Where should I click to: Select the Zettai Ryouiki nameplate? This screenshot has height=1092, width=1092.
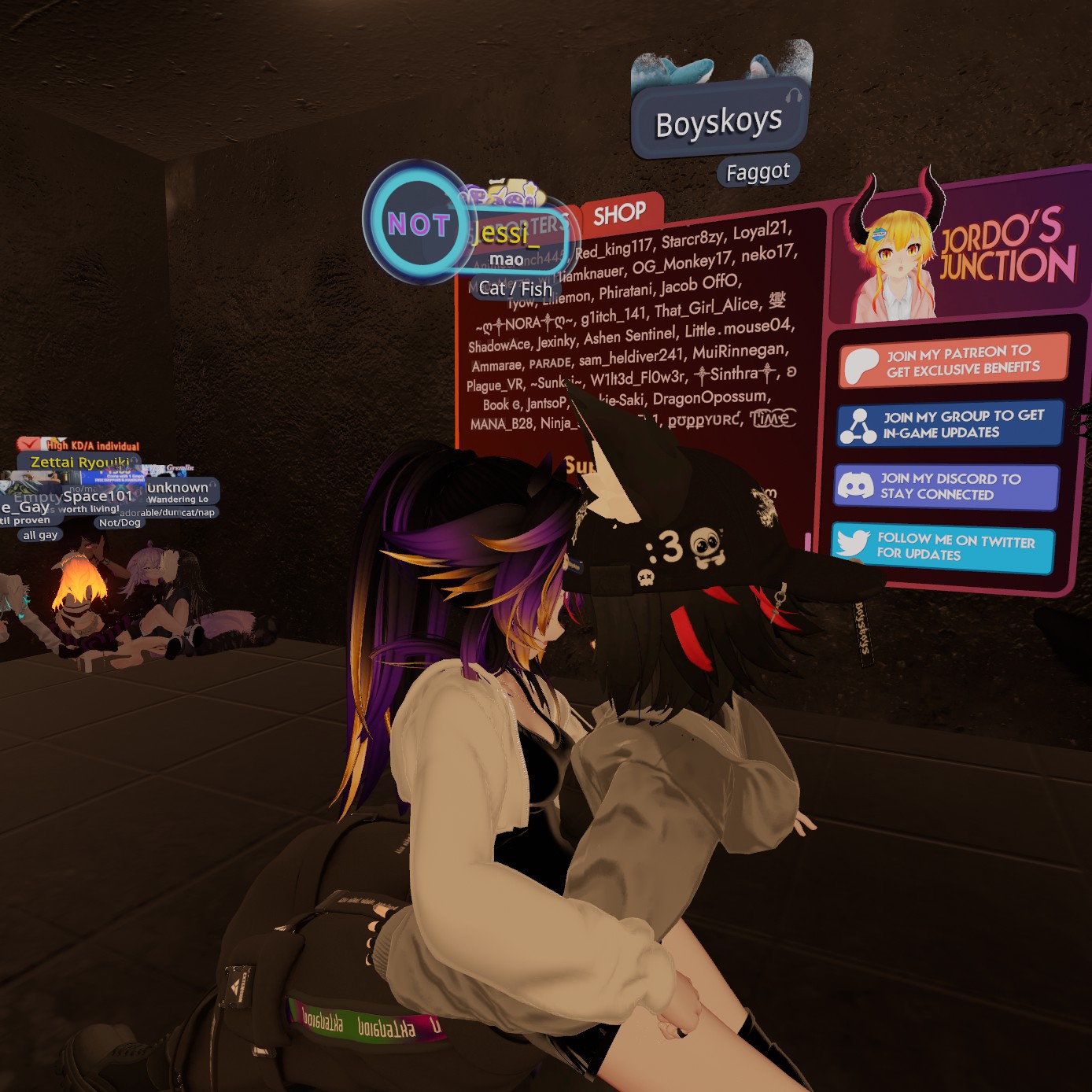tap(79, 462)
